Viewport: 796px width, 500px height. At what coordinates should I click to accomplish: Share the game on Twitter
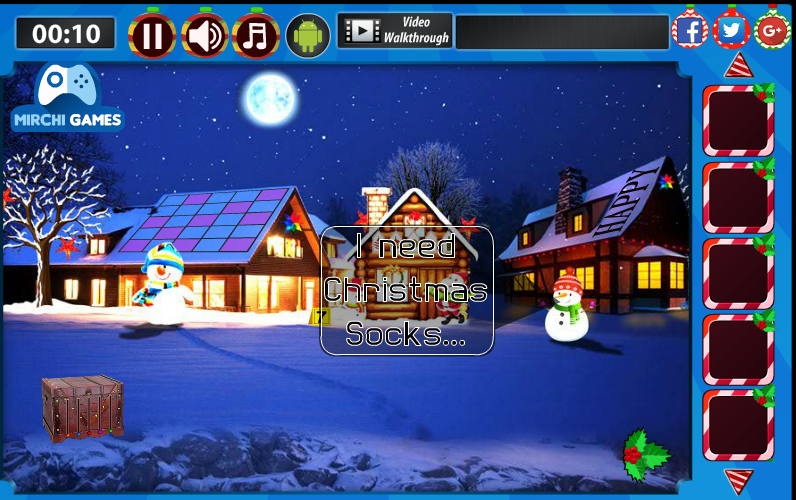click(732, 30)
